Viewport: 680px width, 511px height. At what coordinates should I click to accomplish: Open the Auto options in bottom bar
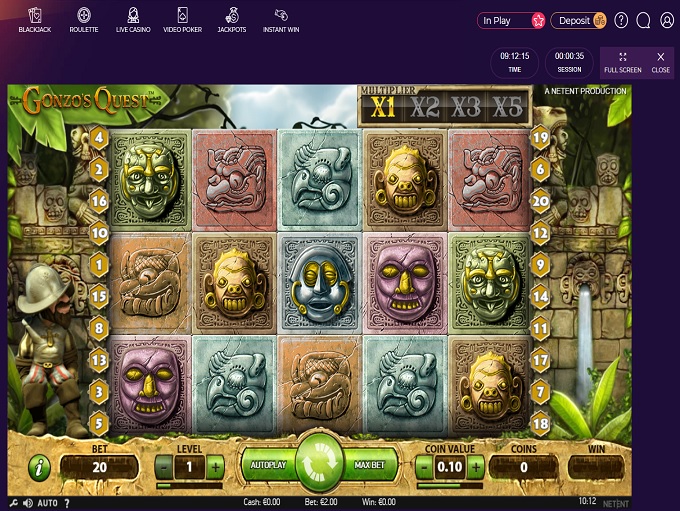pos(47,502)
